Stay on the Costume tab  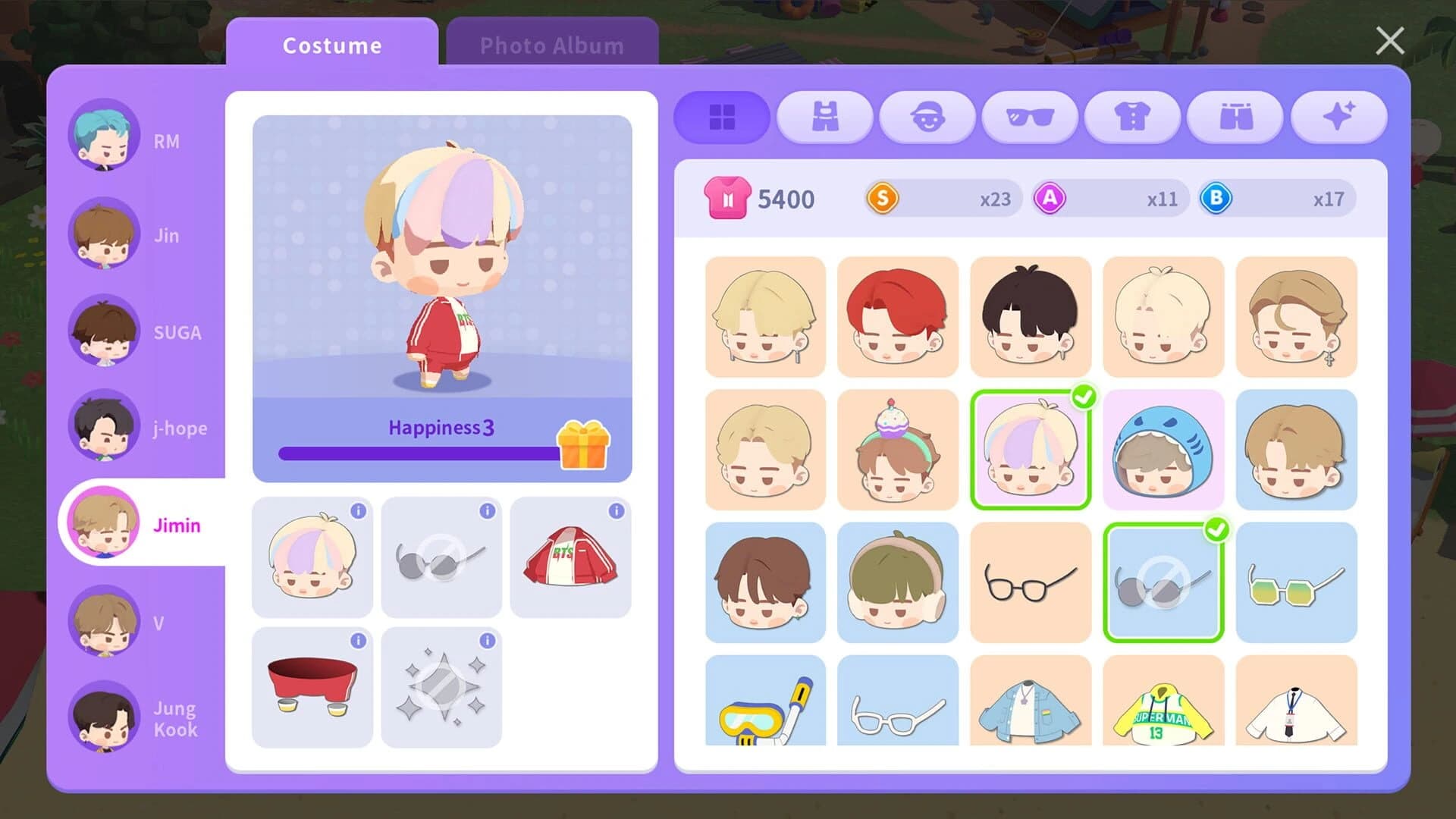(x=332, y=45)
